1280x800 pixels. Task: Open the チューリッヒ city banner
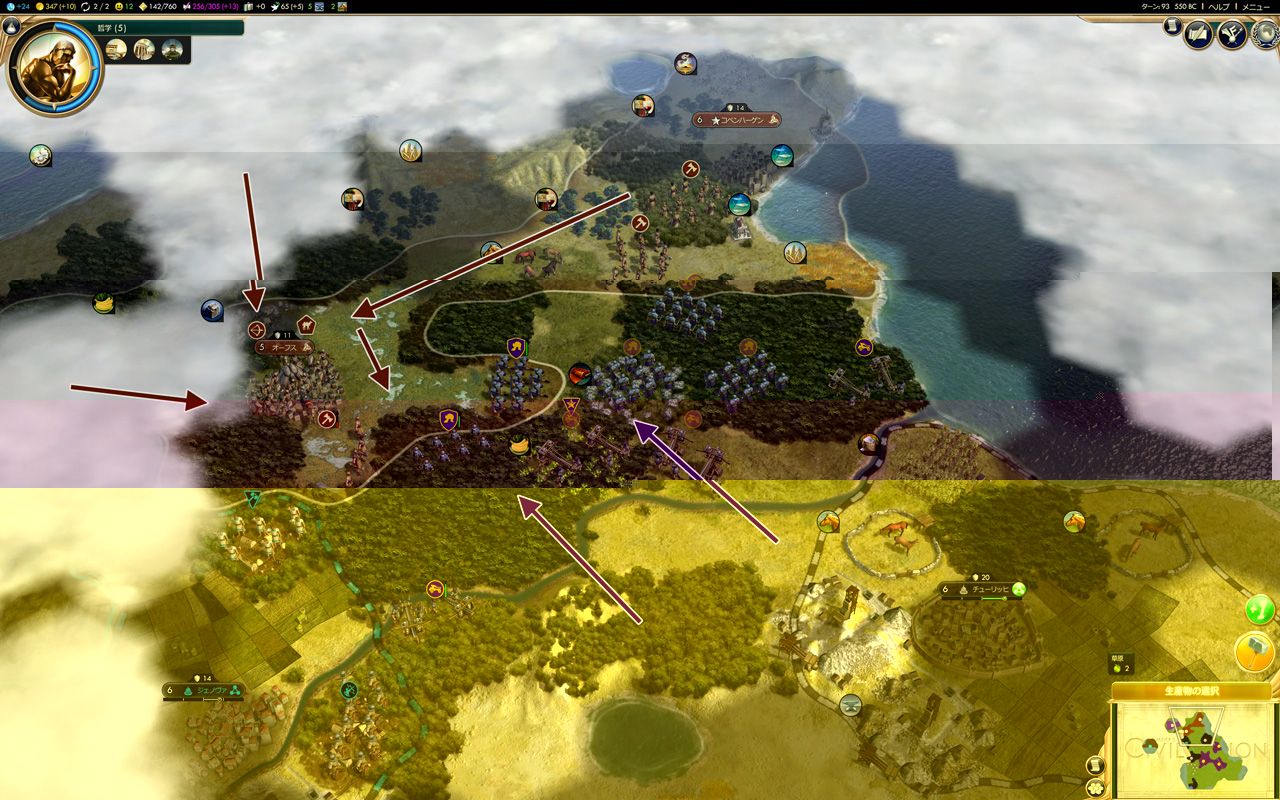point(978,590)
